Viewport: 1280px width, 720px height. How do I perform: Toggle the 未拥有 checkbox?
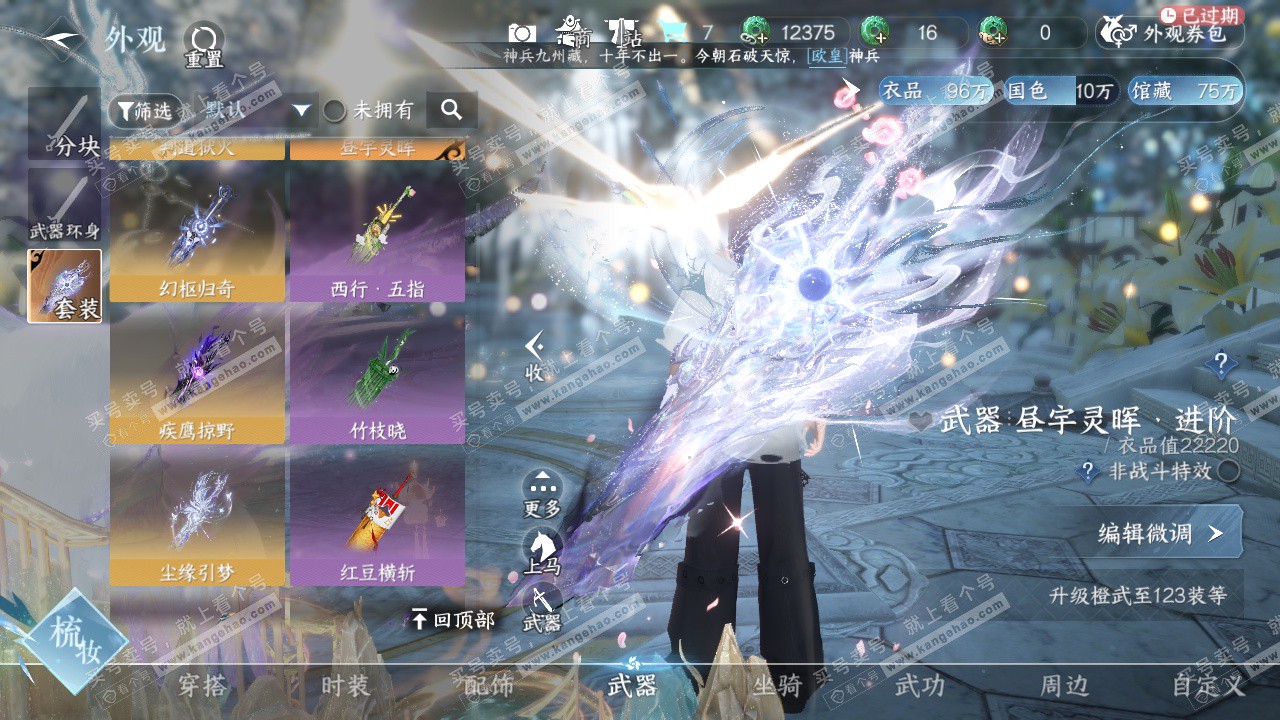pyautogui.click(x=334, y=110)
